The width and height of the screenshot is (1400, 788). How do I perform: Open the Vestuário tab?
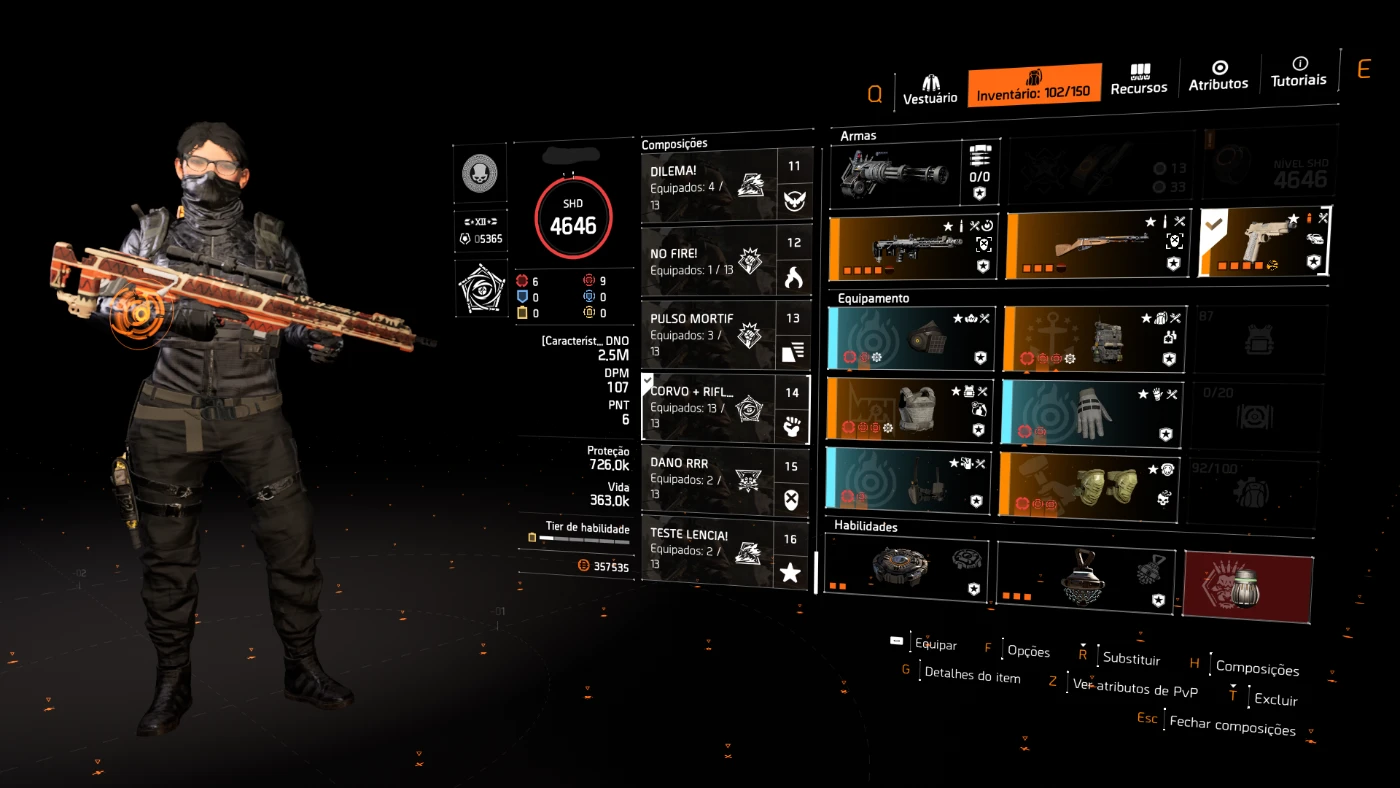pos(930,87)
